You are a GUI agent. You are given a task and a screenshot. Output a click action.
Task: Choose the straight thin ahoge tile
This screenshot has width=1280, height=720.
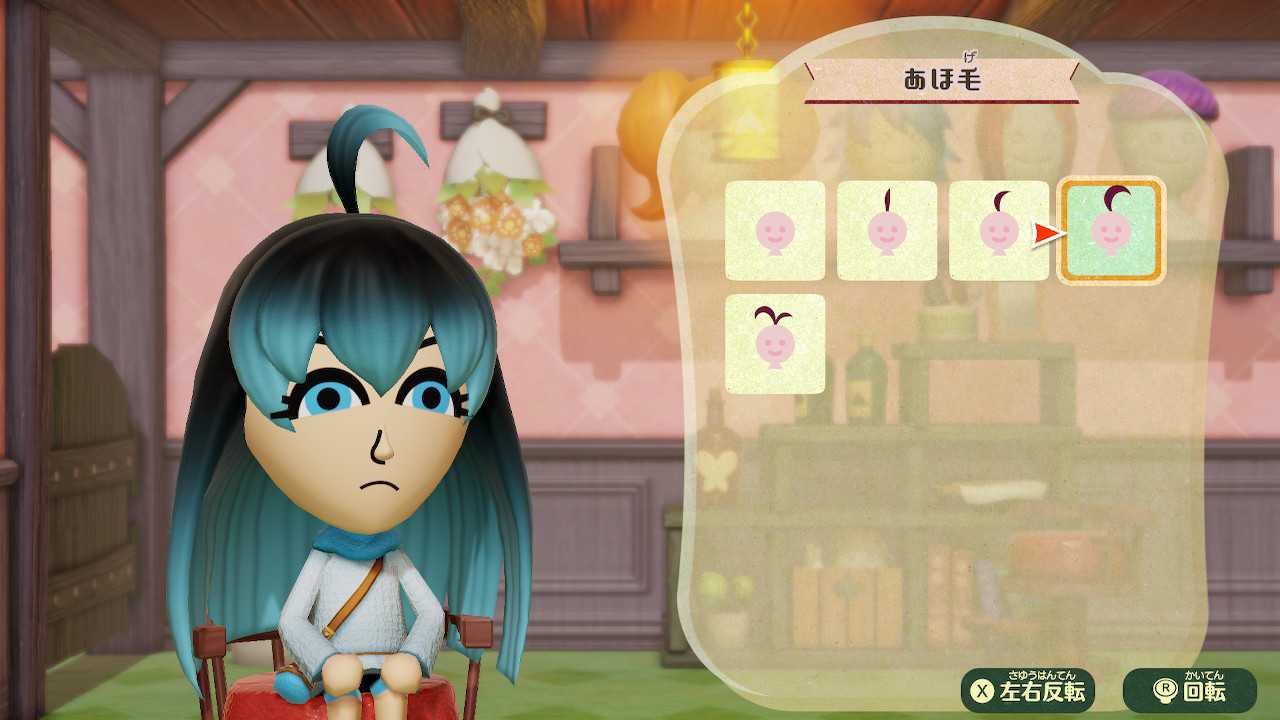tap(887, 231)
